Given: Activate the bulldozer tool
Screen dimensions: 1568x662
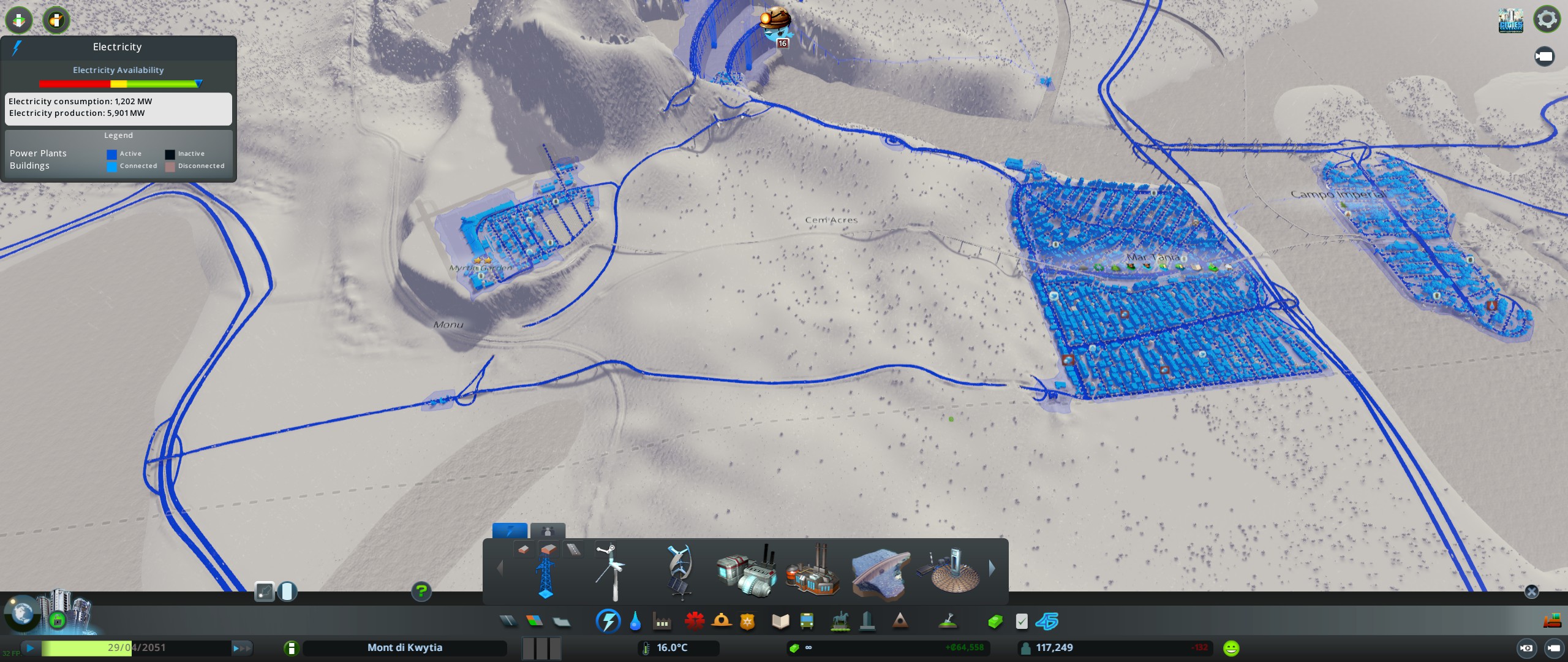Looking at the screenshot, I should point(1551,621).
